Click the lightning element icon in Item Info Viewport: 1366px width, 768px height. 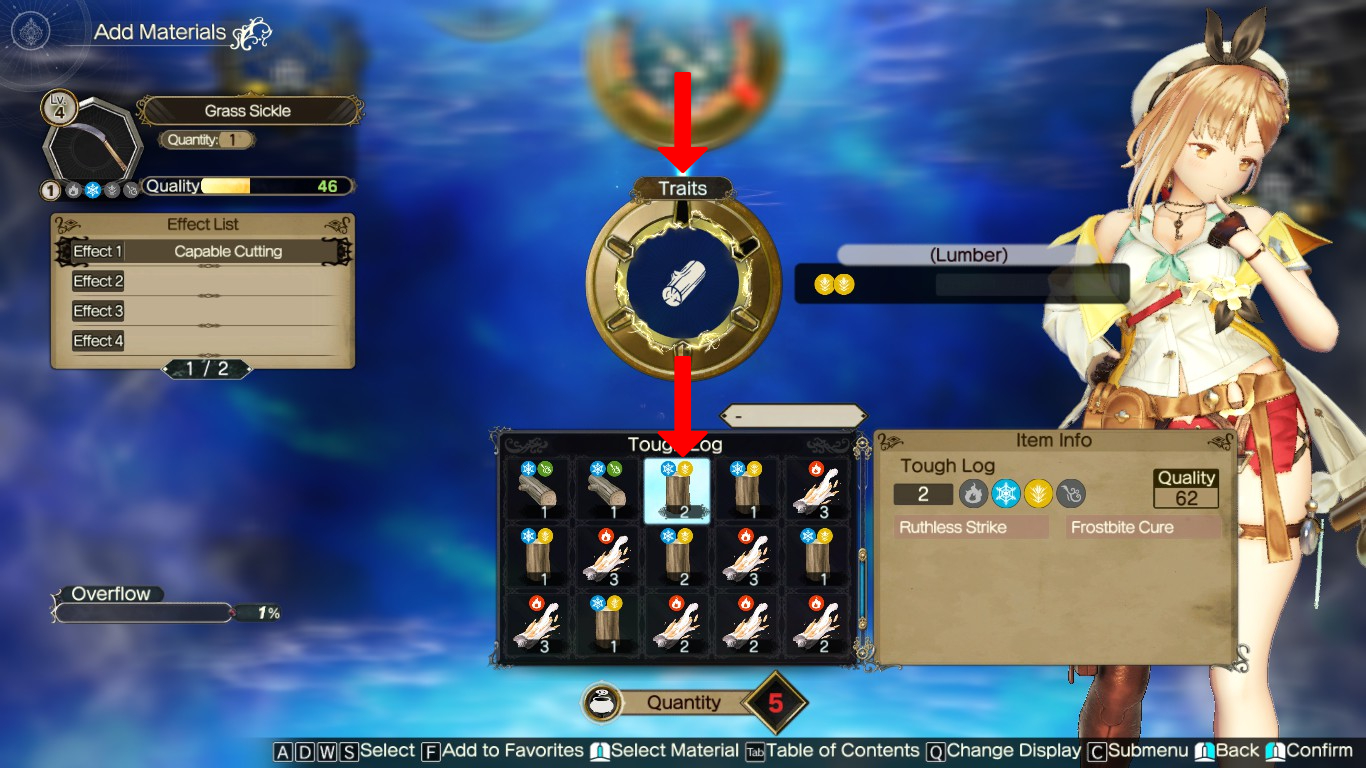[x=1070, y=493]
